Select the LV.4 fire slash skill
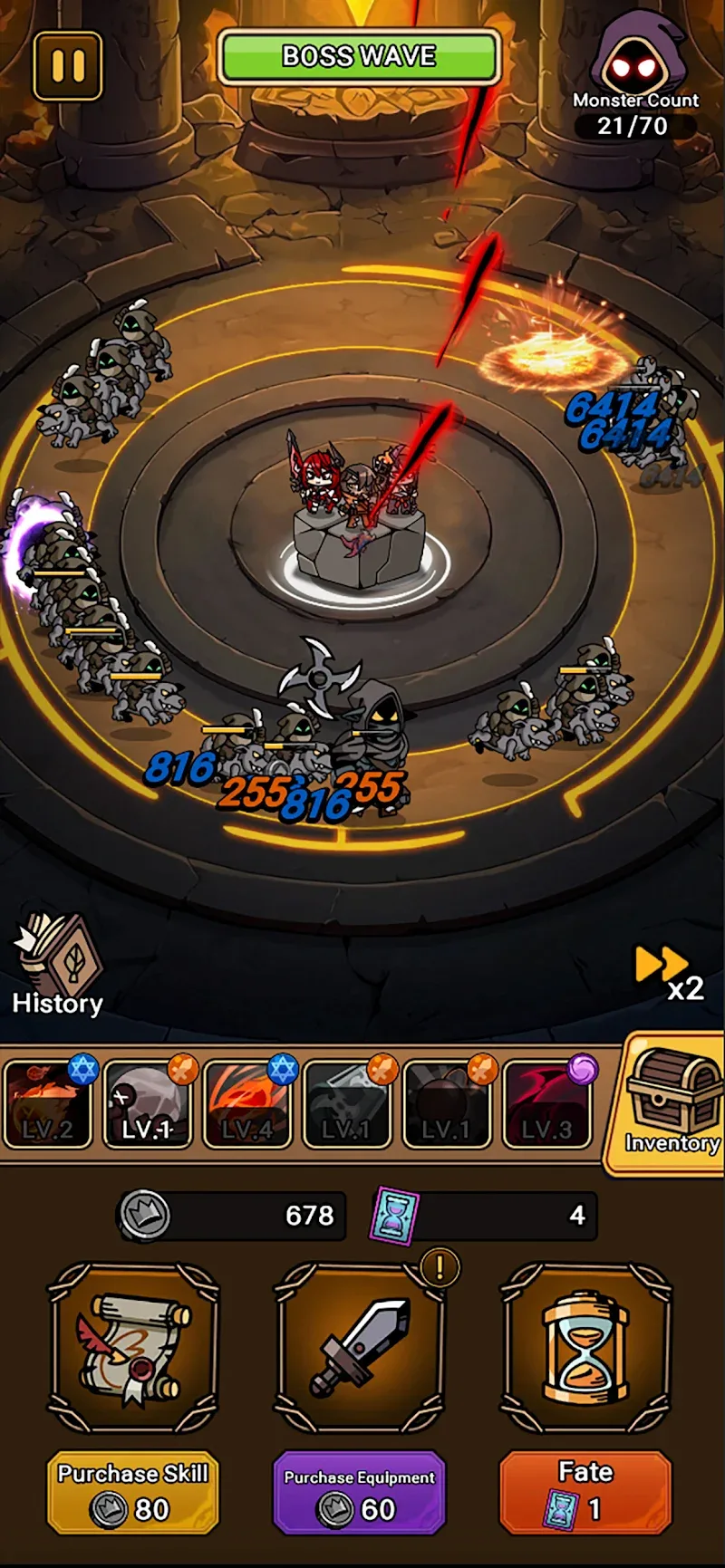Image resolution: width=725 pixels, height=1568 pixels. coord(247,1103)
